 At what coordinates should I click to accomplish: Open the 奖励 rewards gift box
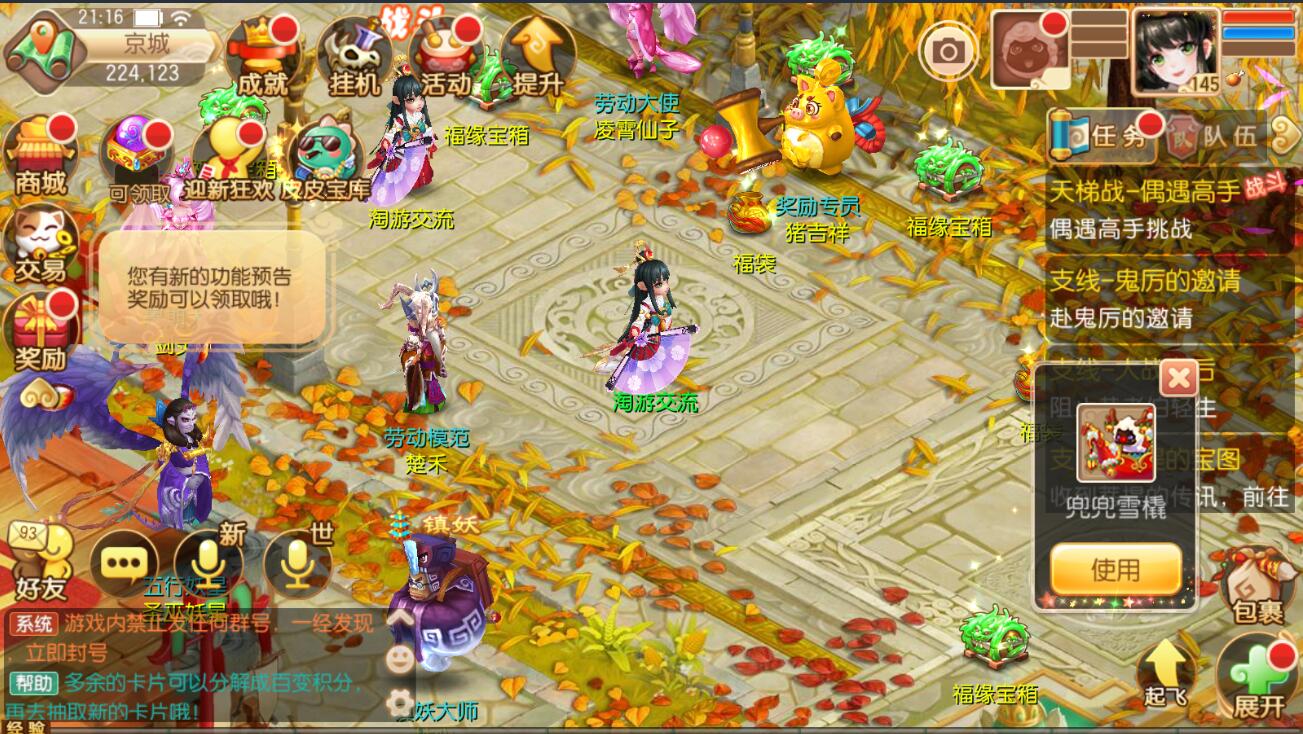(41, 332)
